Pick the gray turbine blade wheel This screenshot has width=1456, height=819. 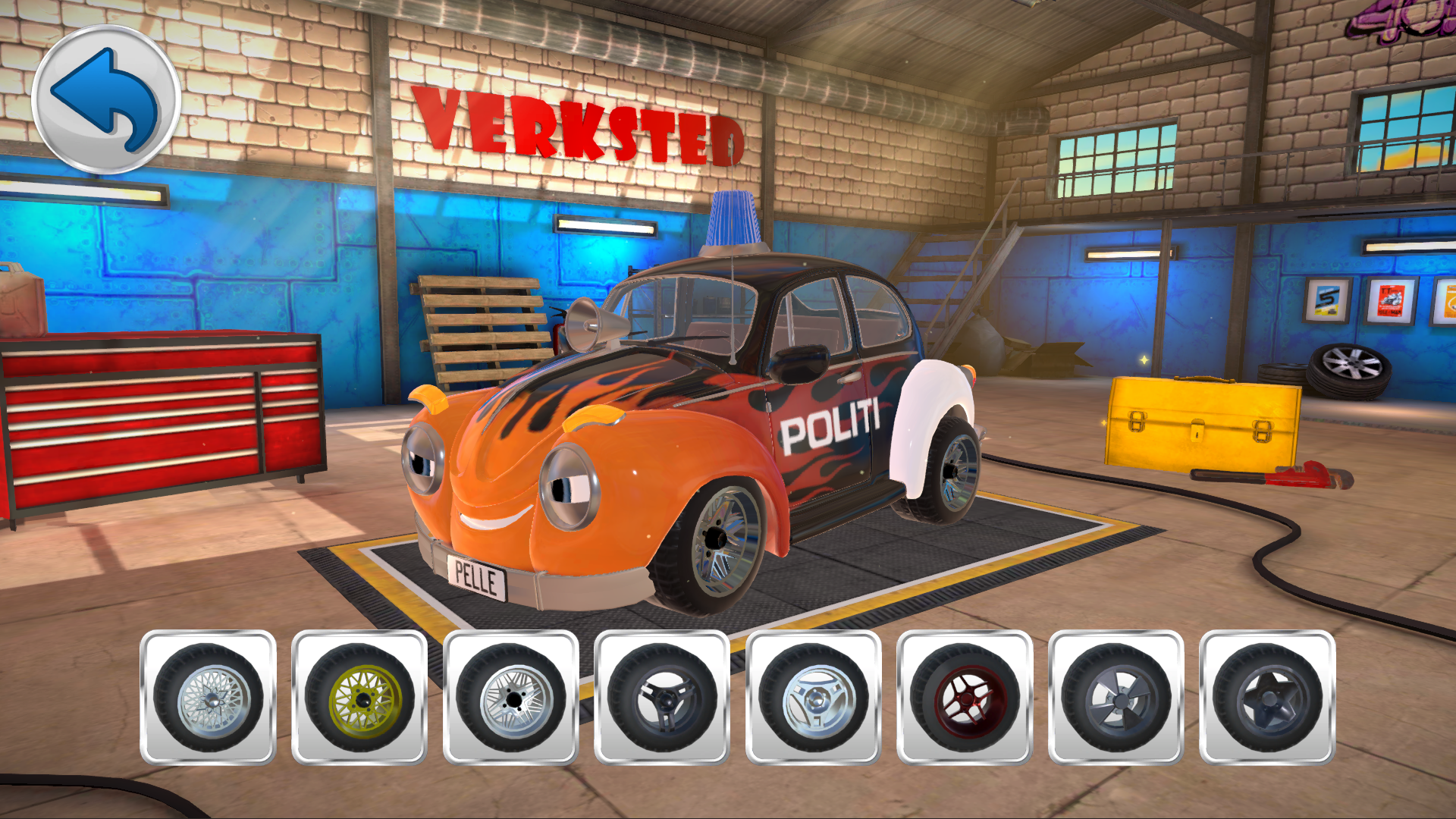tap(1116, 697)
